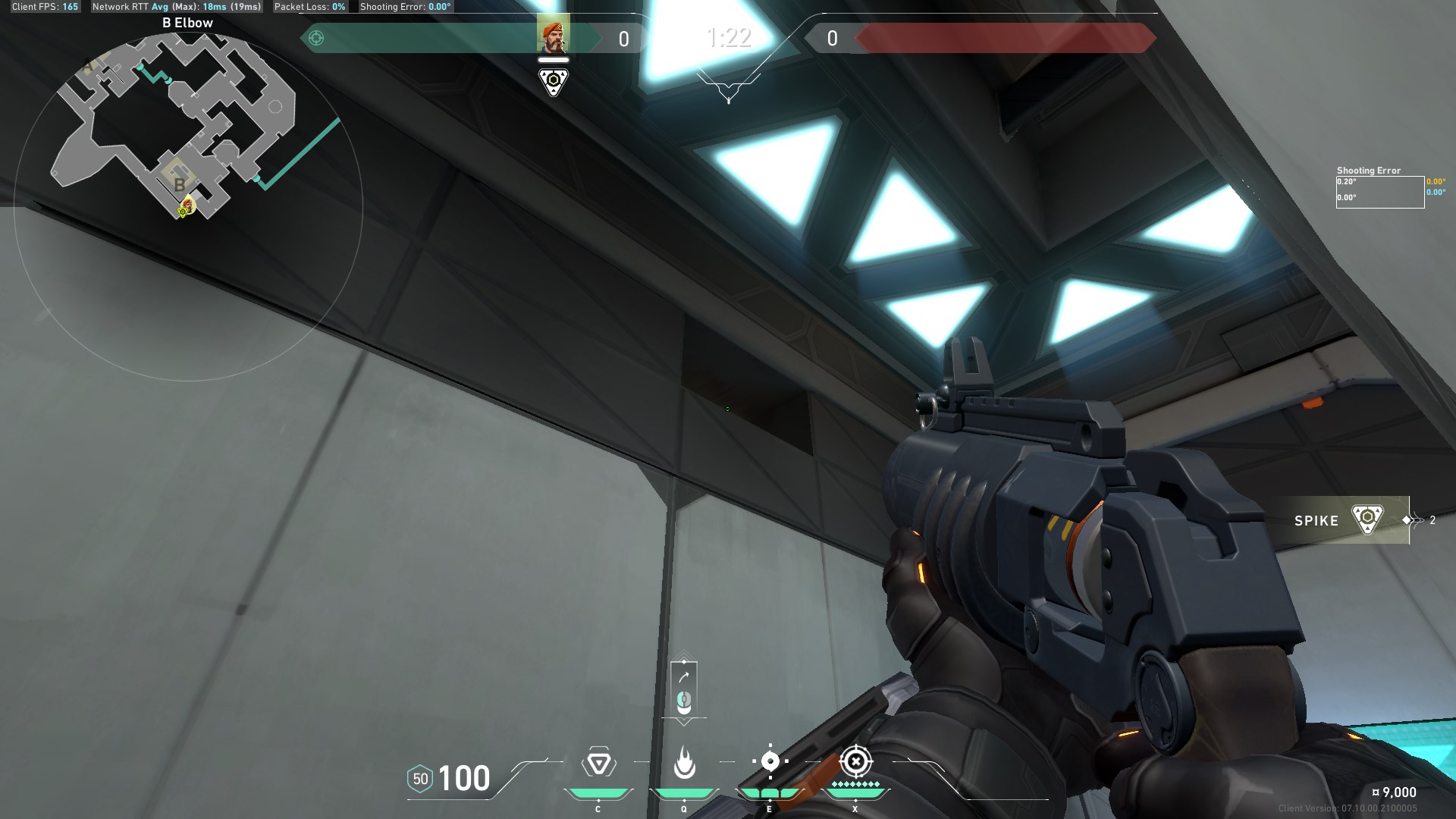Click the Shooting Error graph box

click(1379, 193)
